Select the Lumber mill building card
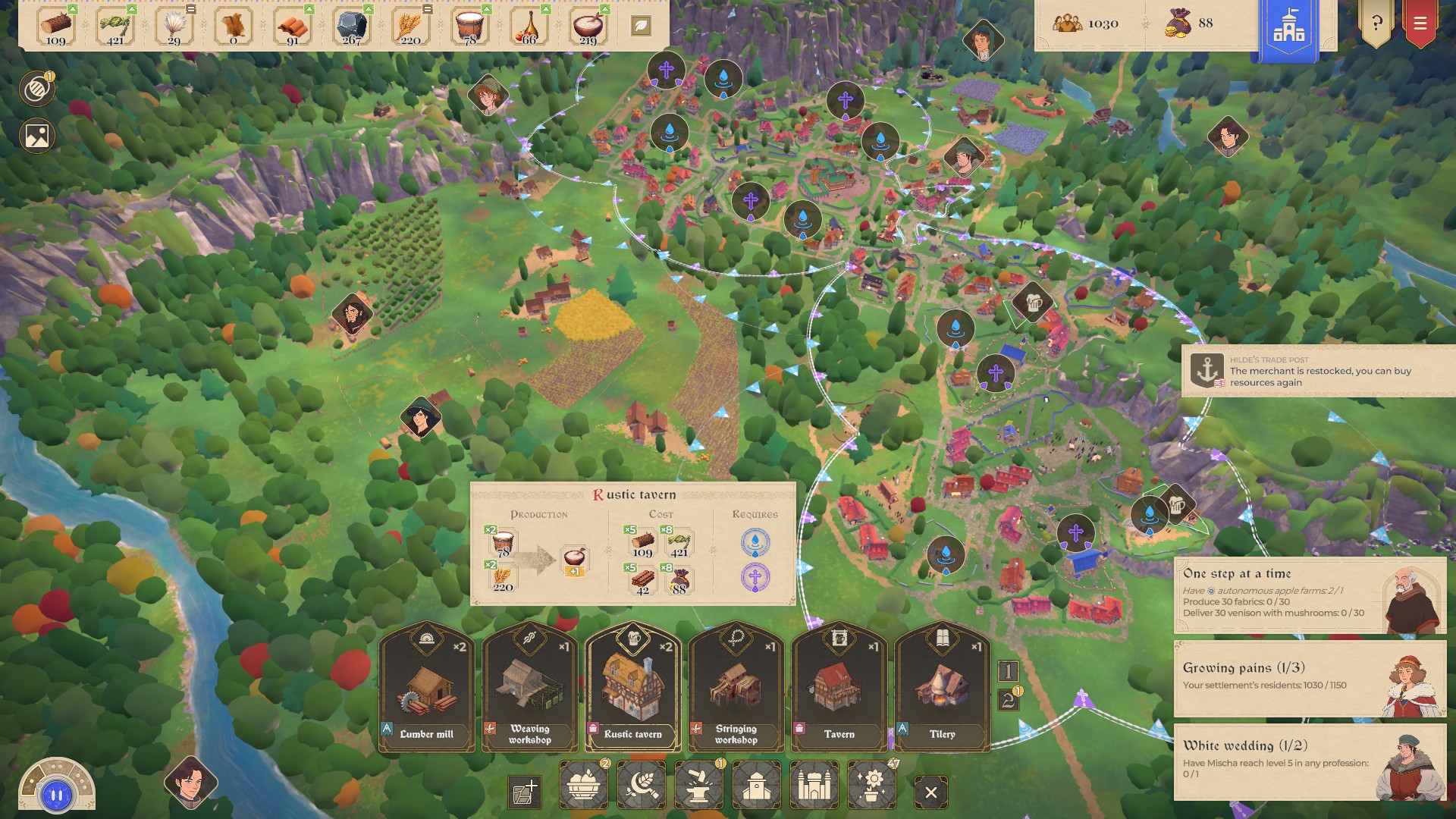 coord(427,689)
